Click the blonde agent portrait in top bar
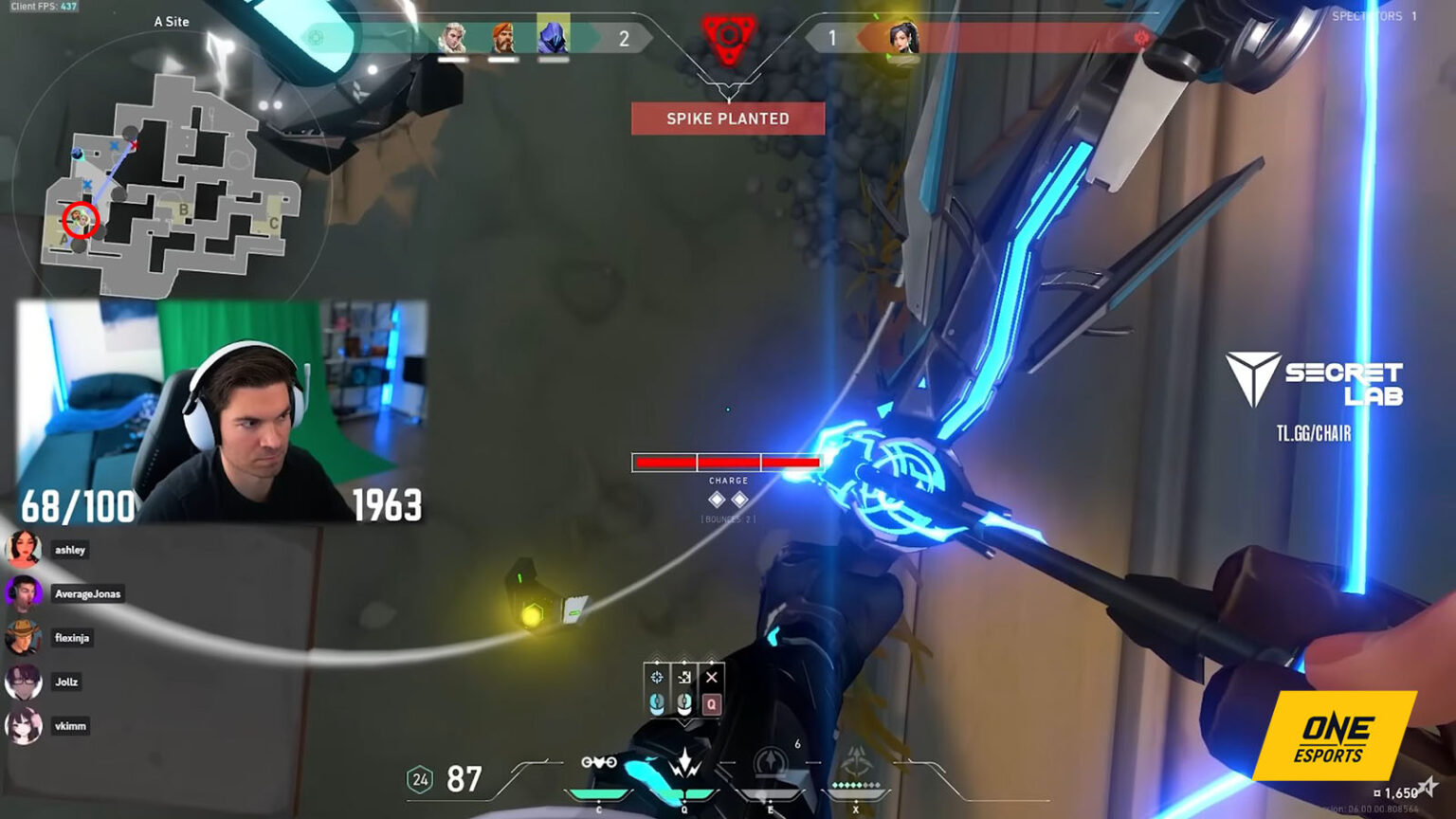 (x=453, y=38)
